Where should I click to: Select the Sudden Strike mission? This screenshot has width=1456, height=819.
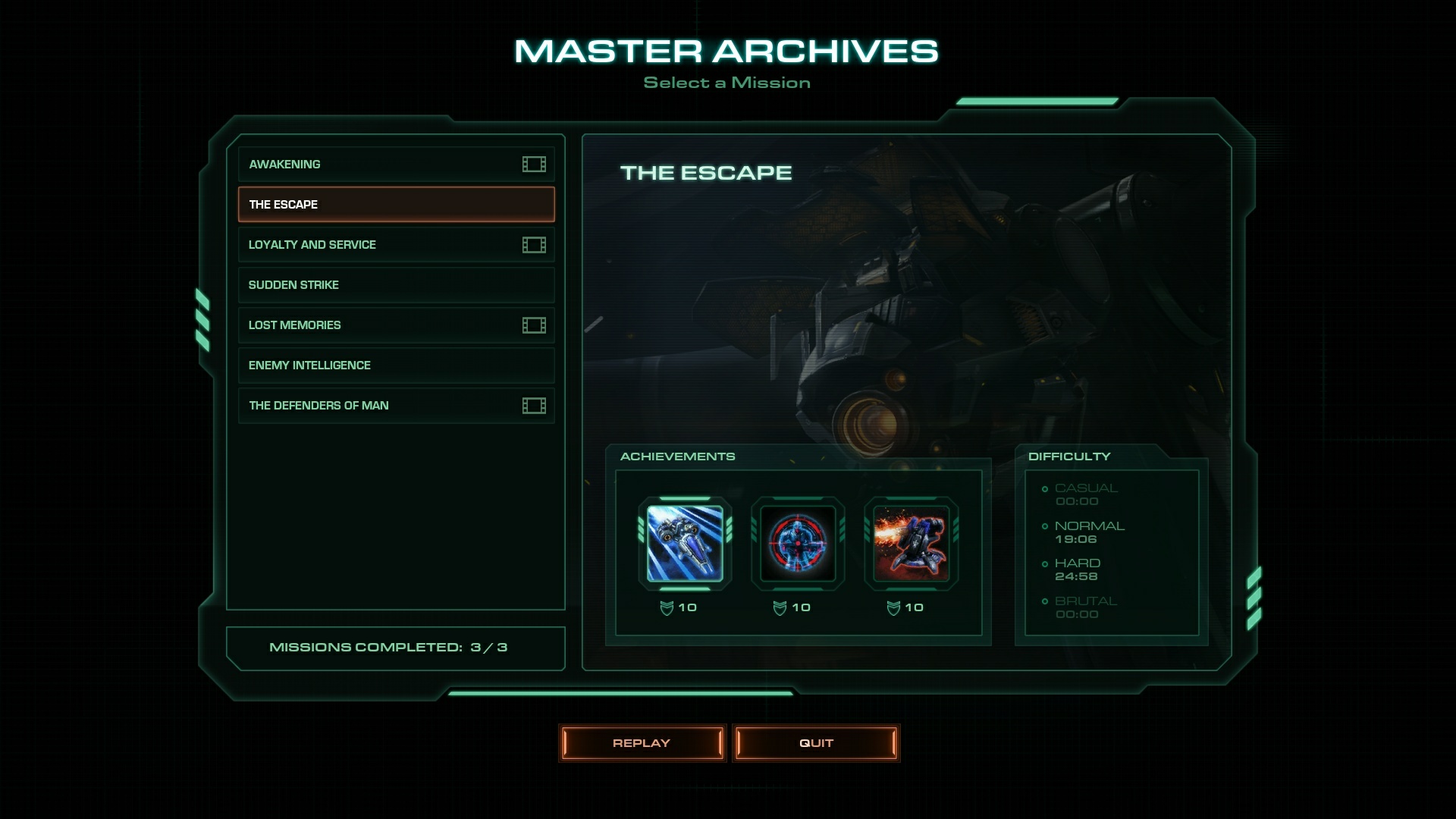click(395, 284)
